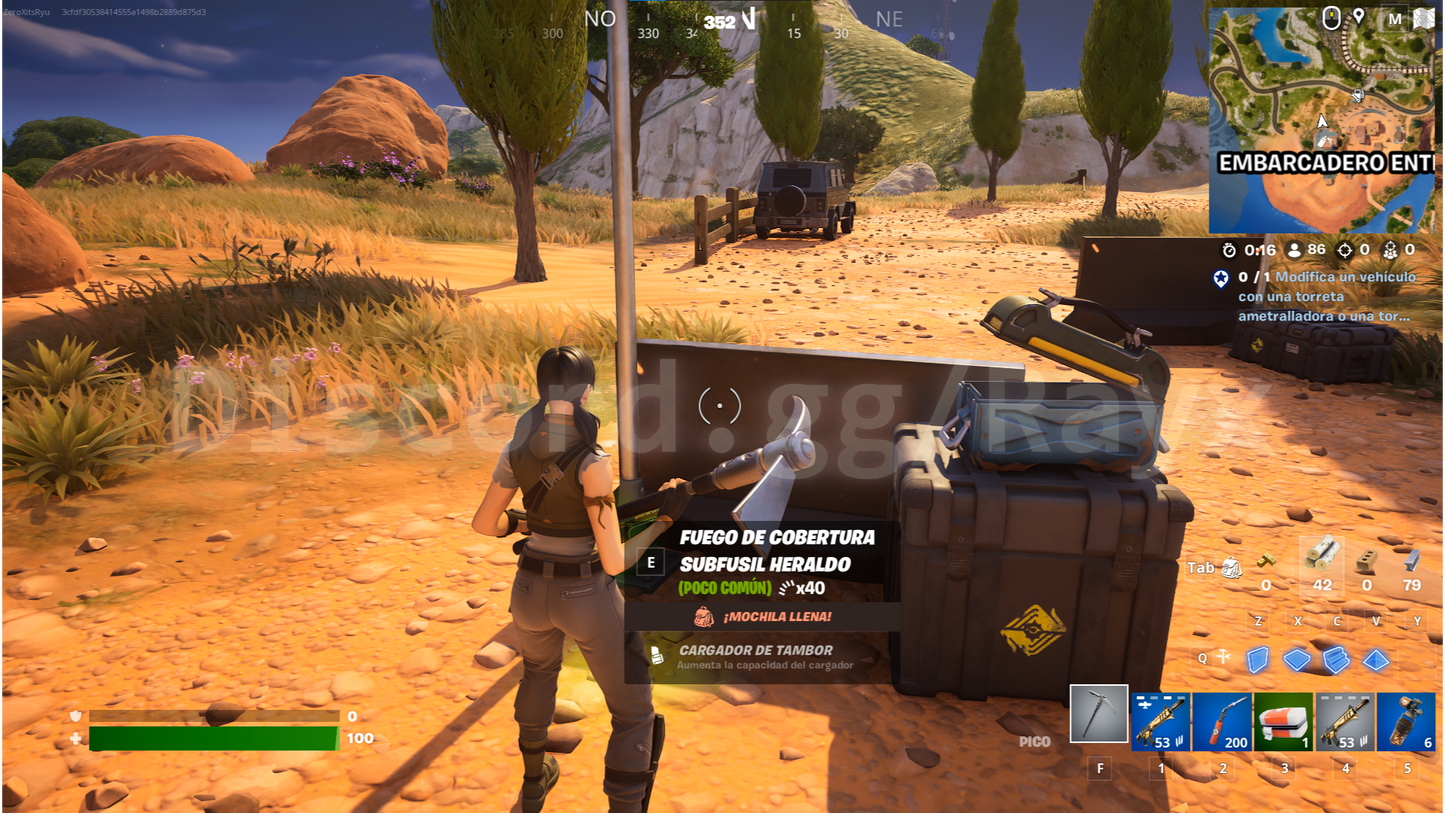Choose the stairs building piece
1445x813 pixels.
1337,659
